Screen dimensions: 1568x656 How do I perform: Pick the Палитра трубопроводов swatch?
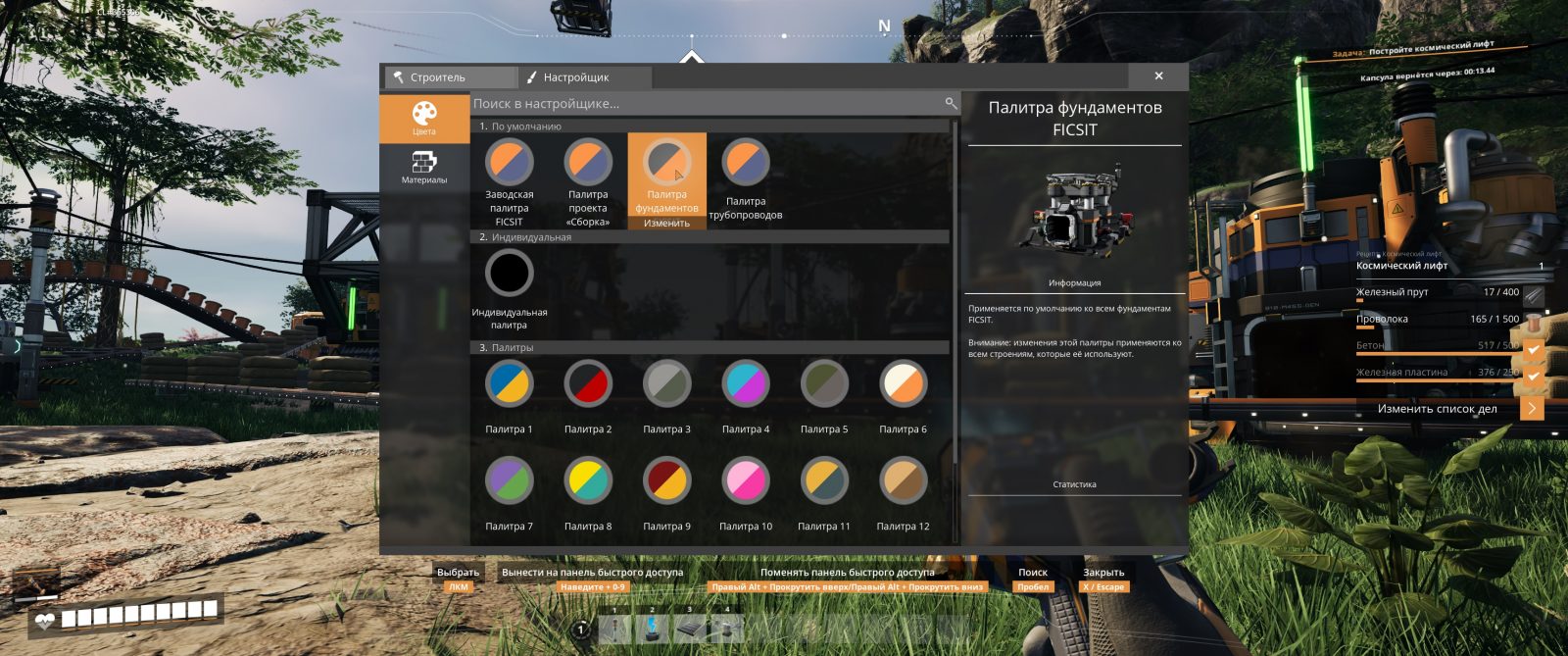746,163
